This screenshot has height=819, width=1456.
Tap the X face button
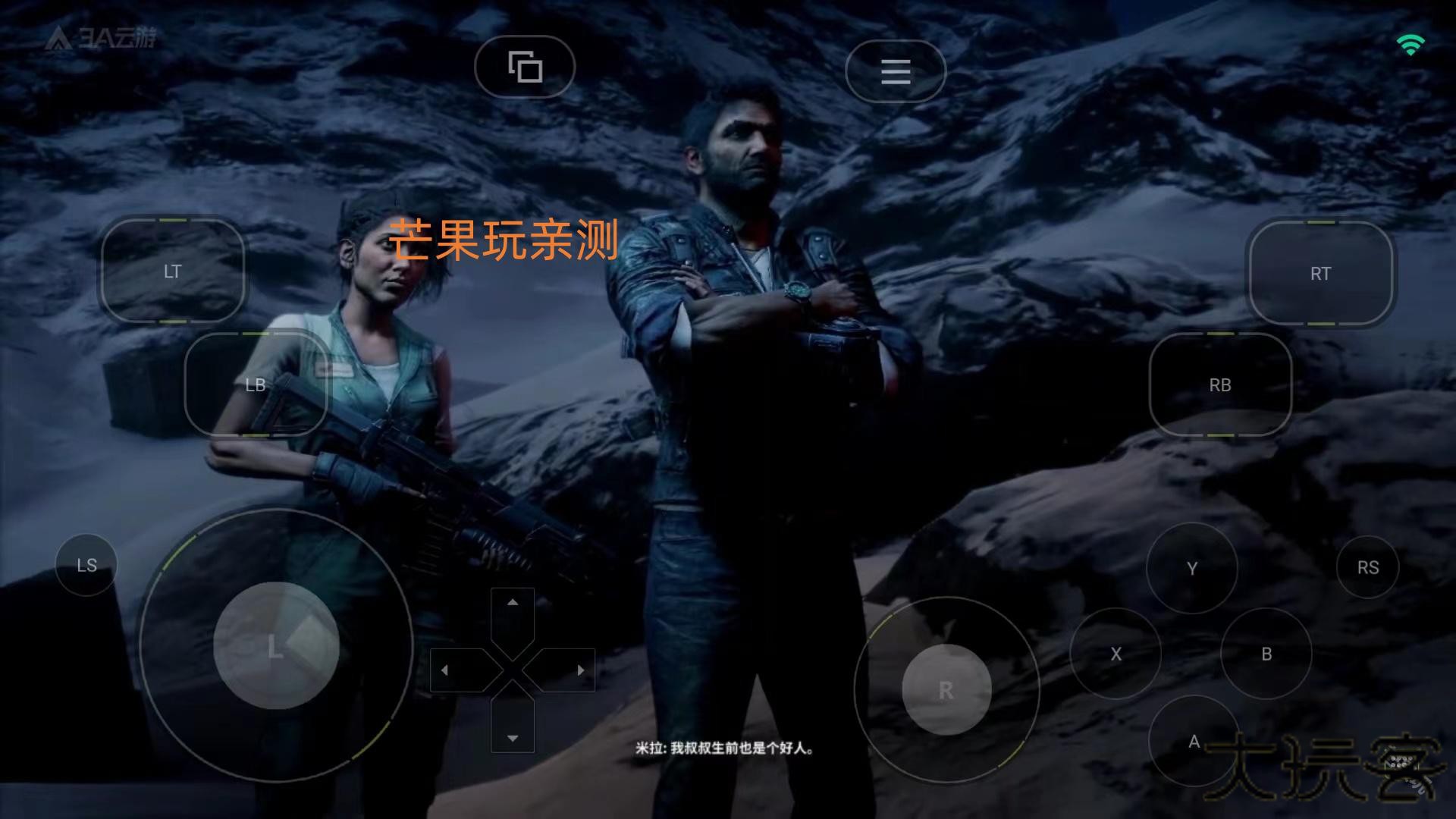(x=1116, y=654)
